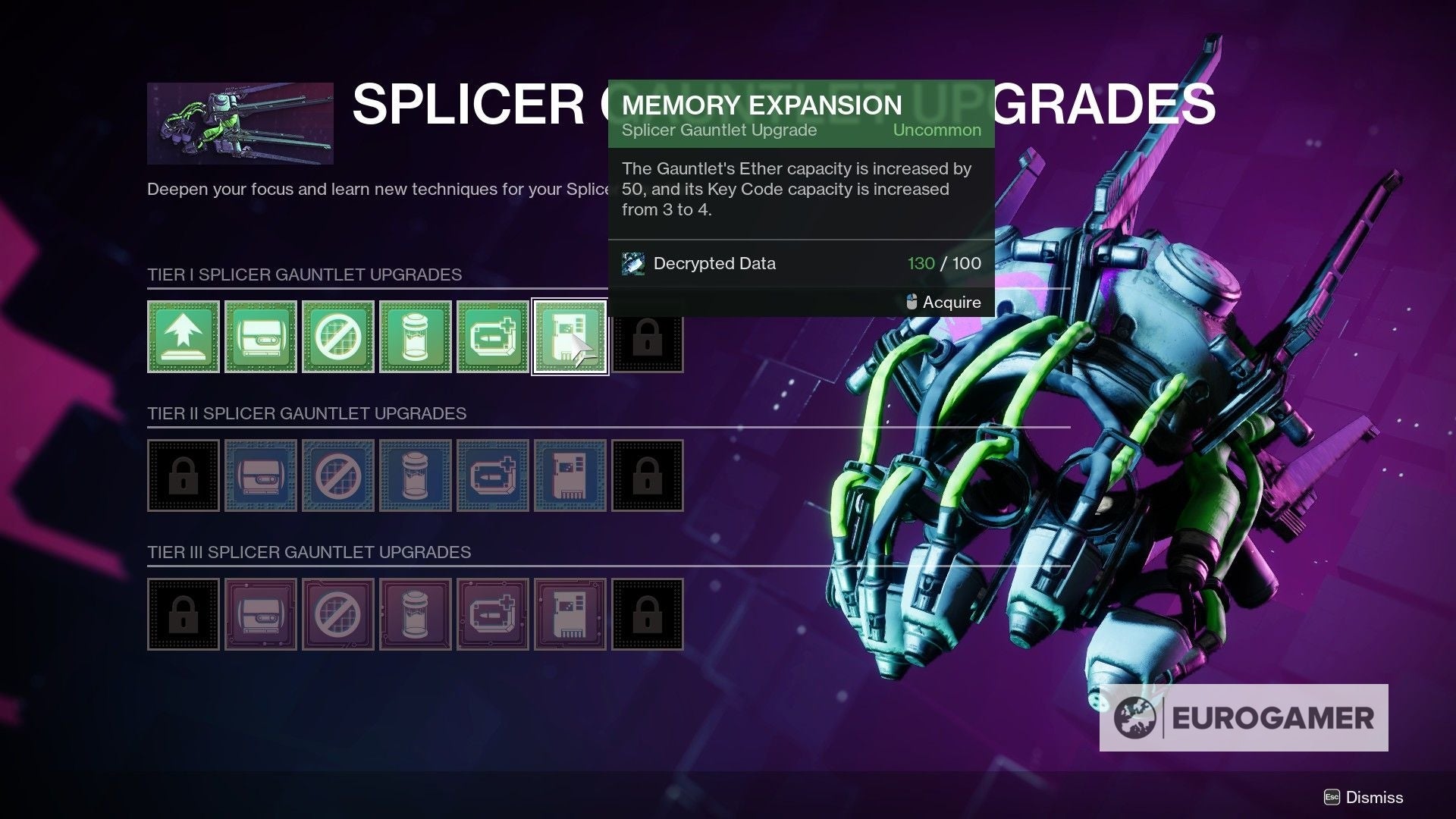Screen dimensions: 1456x819
Task: Click the Tier III pink canister upgrade
Action: click(416, 614)
